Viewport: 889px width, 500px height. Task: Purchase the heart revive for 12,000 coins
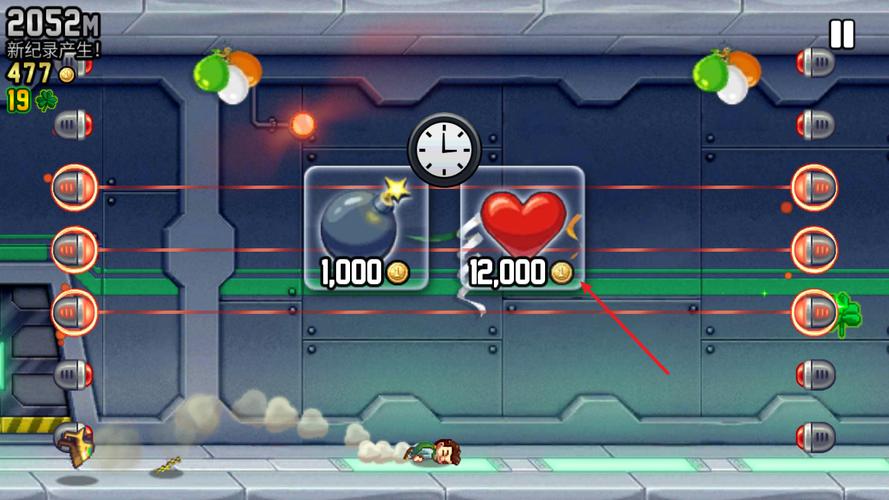tap(522, 229)
